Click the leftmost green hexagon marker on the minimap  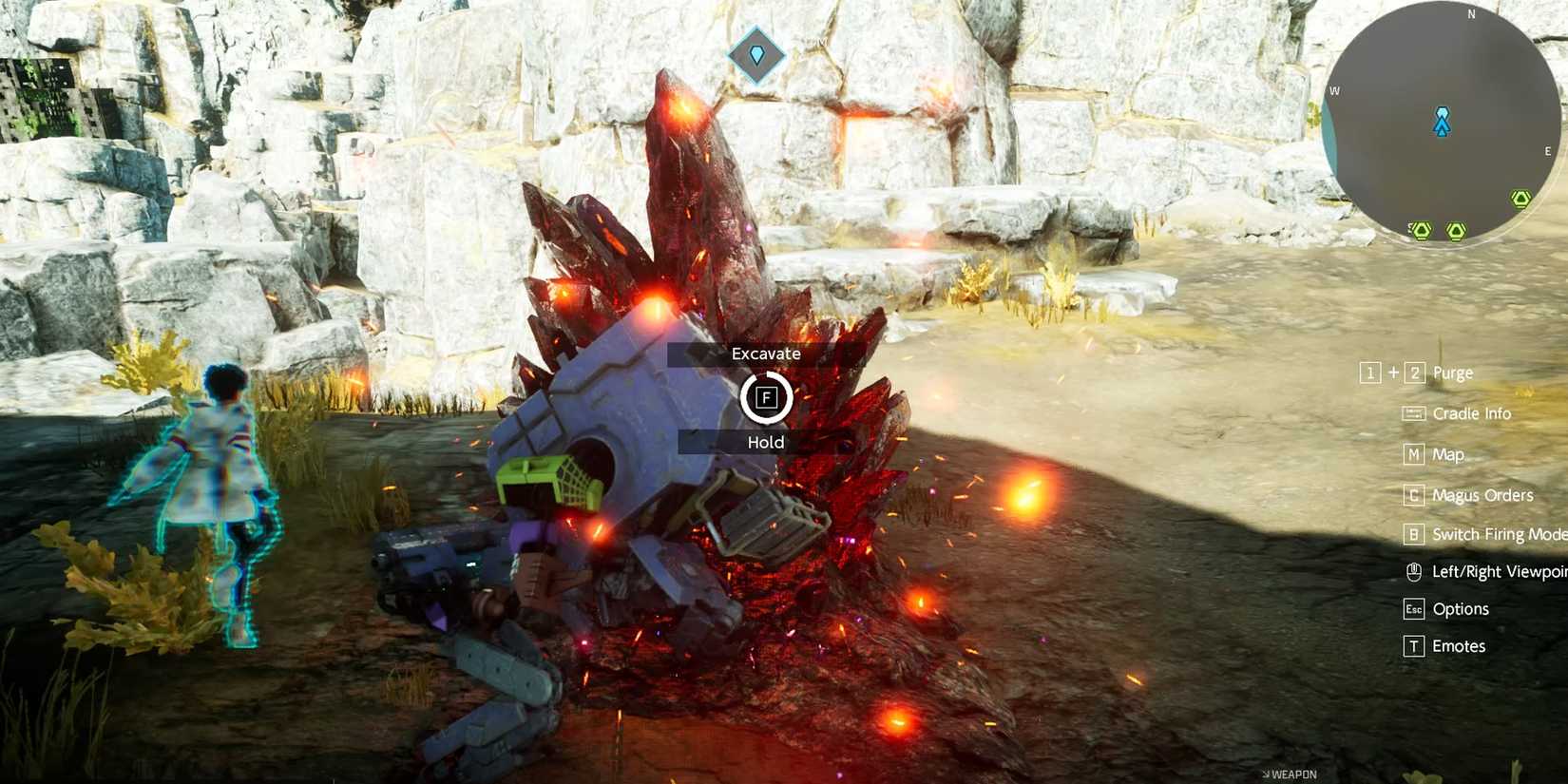1421,230
